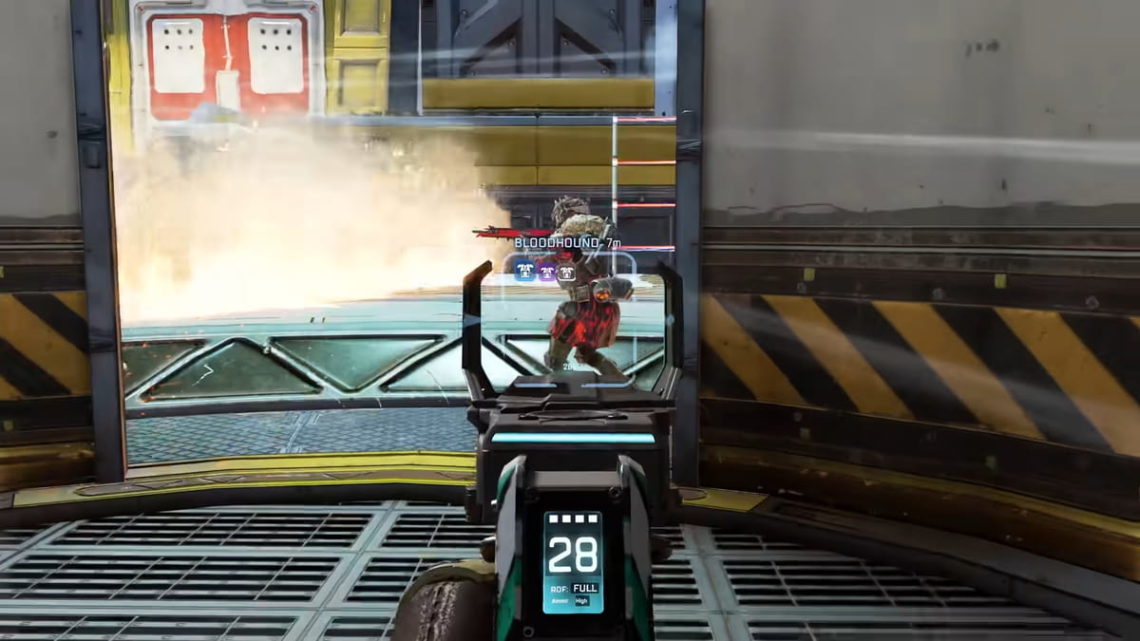
Task: Select the blue body armor icon
Action: tap(524, 270)
